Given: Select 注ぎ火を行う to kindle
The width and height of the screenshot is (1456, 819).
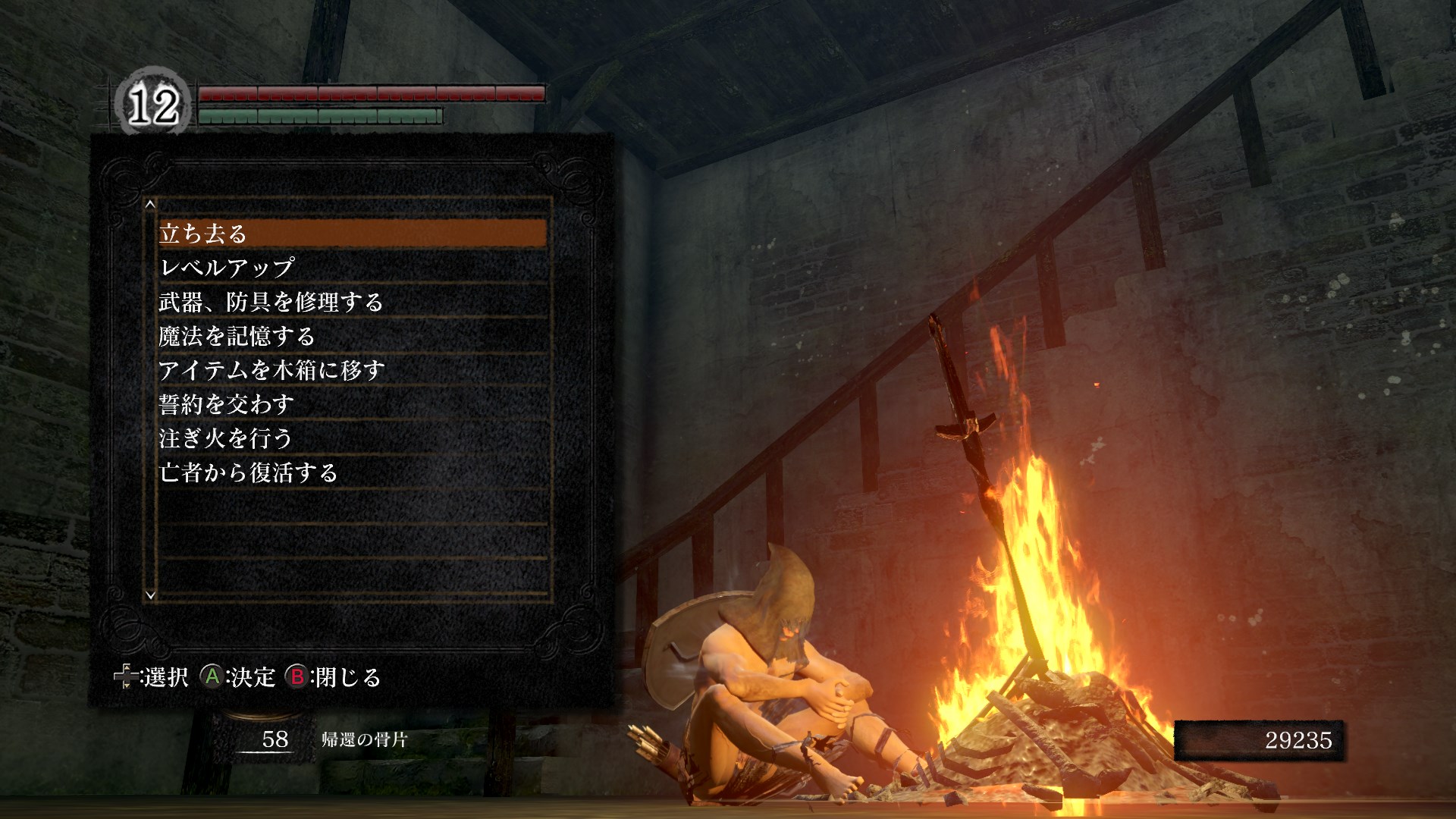Looking at the screenshot, I should [352, 438].
